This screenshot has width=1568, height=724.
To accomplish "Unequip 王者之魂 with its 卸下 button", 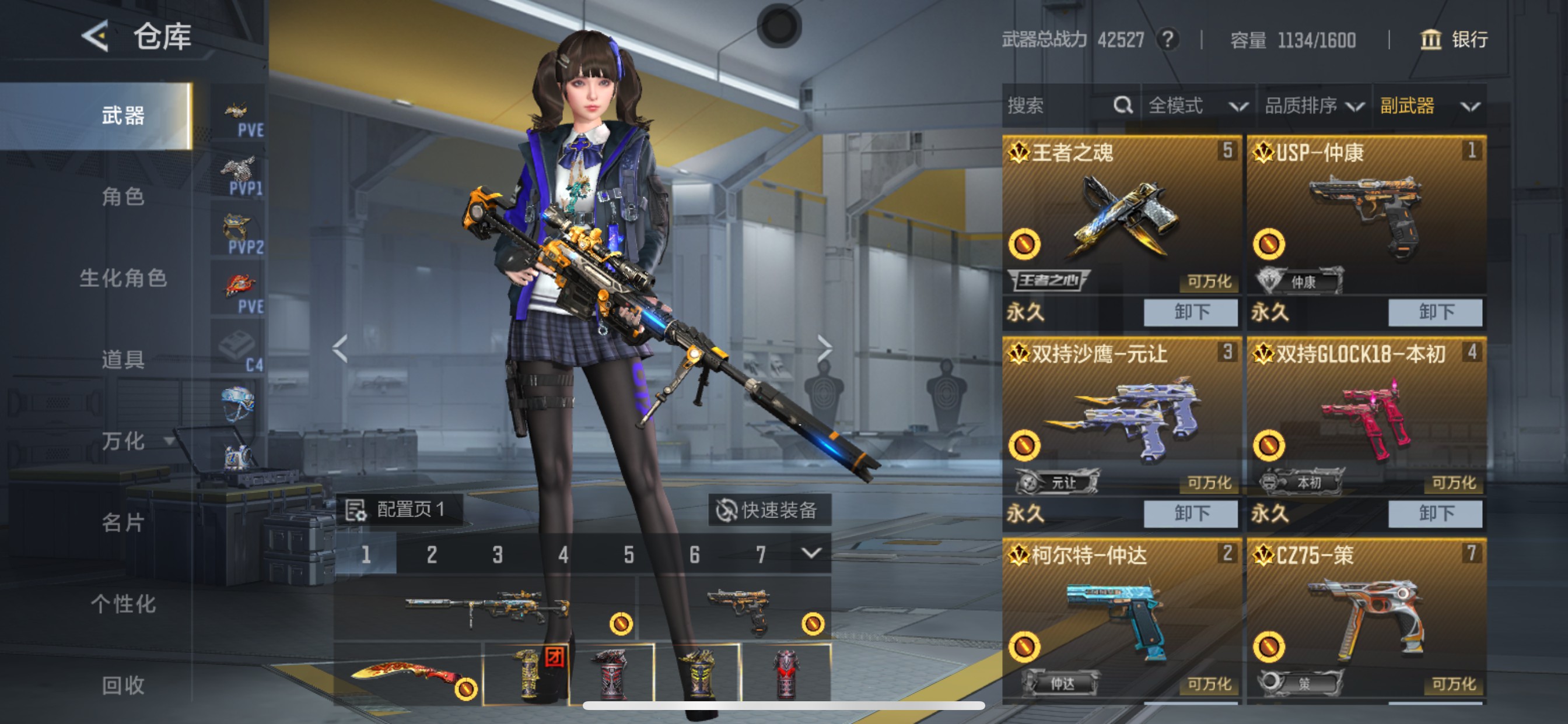I will coord(1190,312).
